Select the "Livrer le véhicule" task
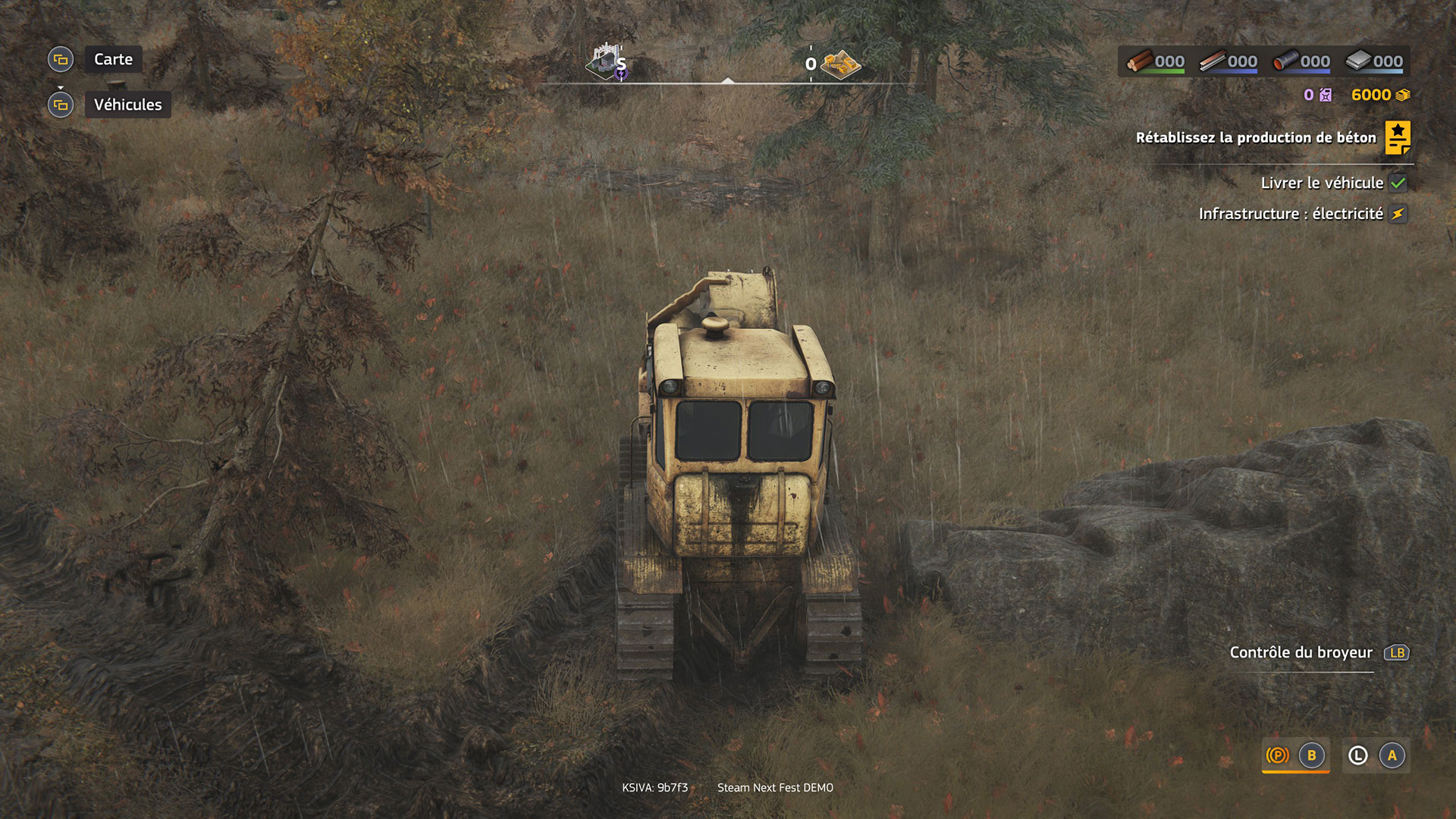 pos(1322,183)
